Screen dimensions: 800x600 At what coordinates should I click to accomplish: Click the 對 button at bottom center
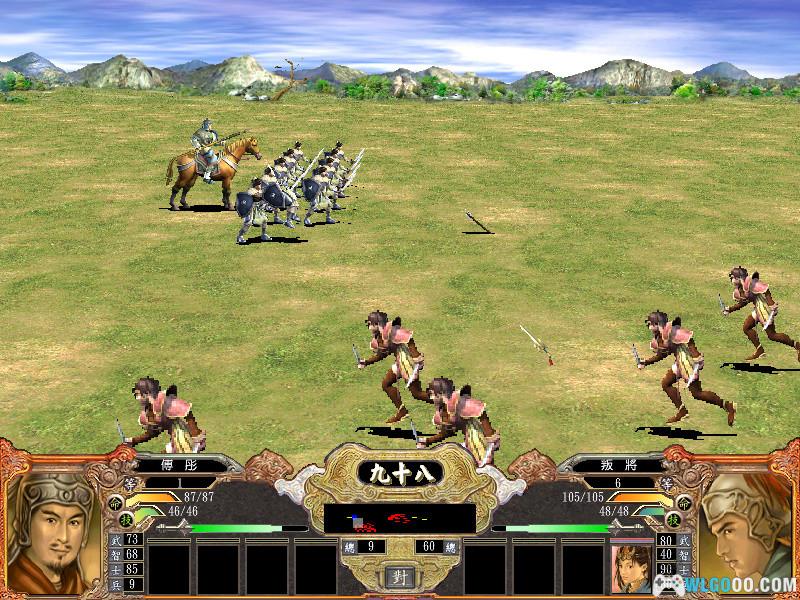[x=399, y=578]
